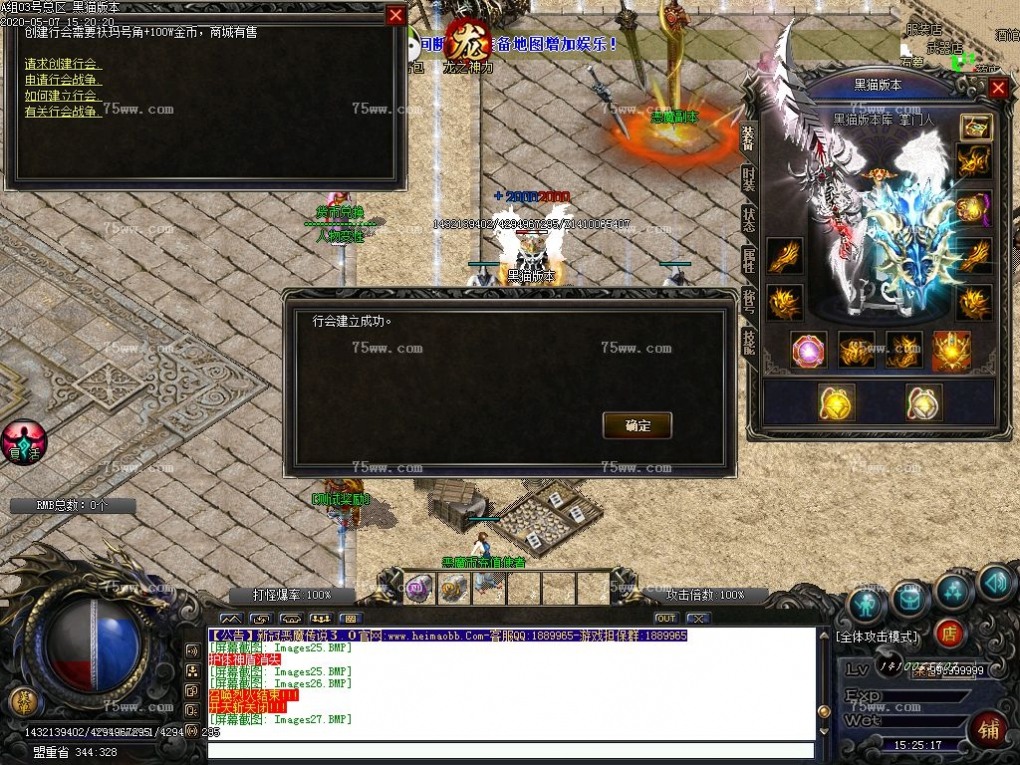Confirm the guild created dialog with 确定

637,425
